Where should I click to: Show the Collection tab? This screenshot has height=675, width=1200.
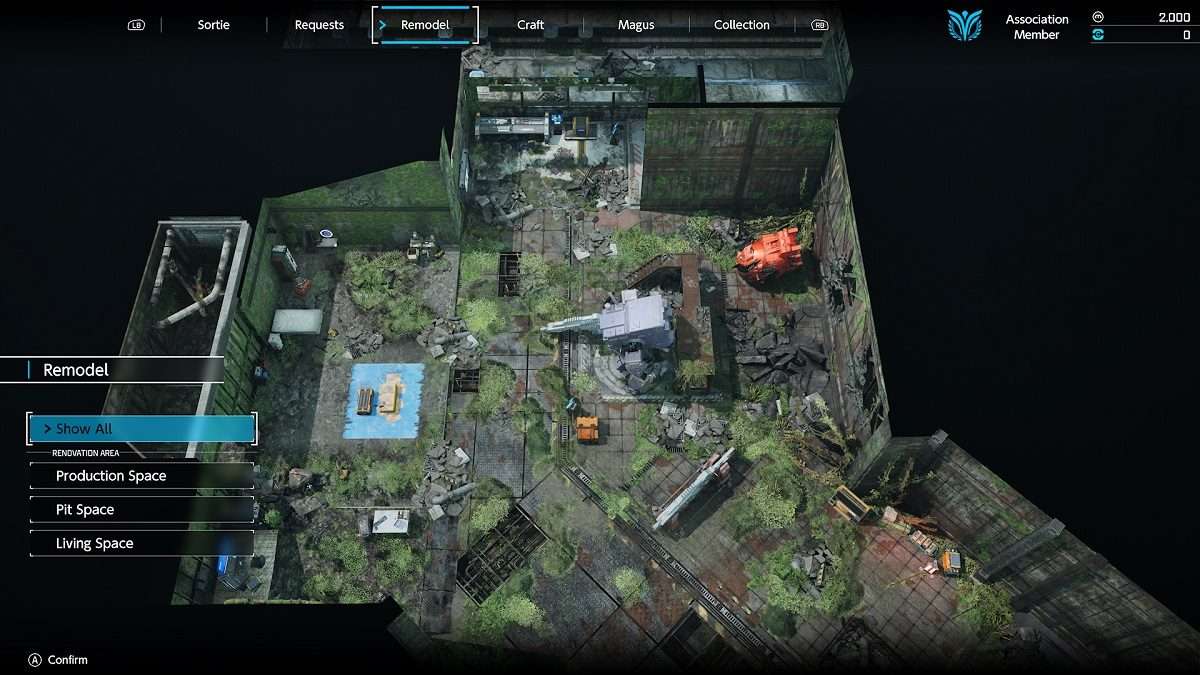(742, 25)
